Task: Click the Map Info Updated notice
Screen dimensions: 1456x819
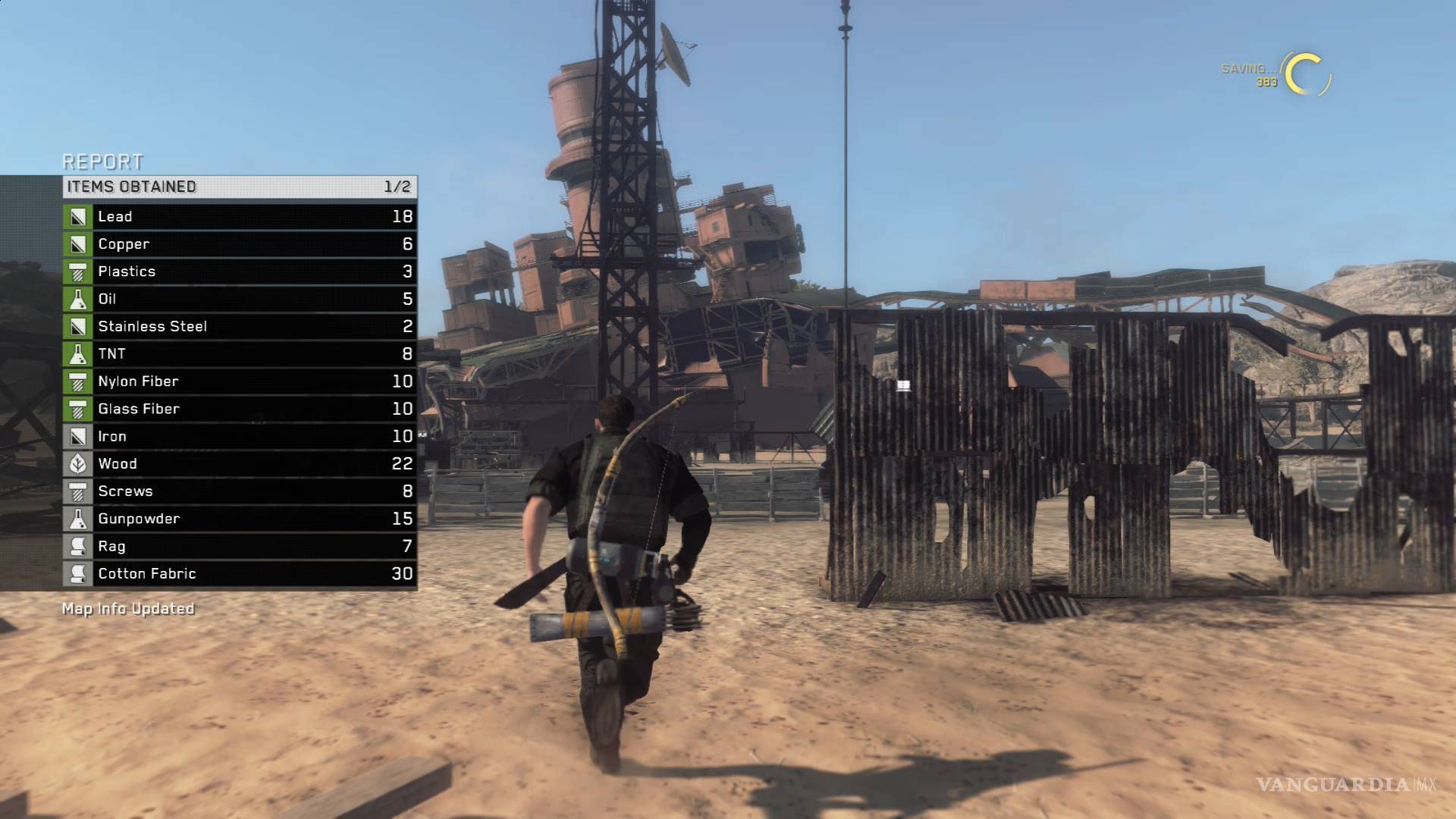Action: click(x=127, y=608)
